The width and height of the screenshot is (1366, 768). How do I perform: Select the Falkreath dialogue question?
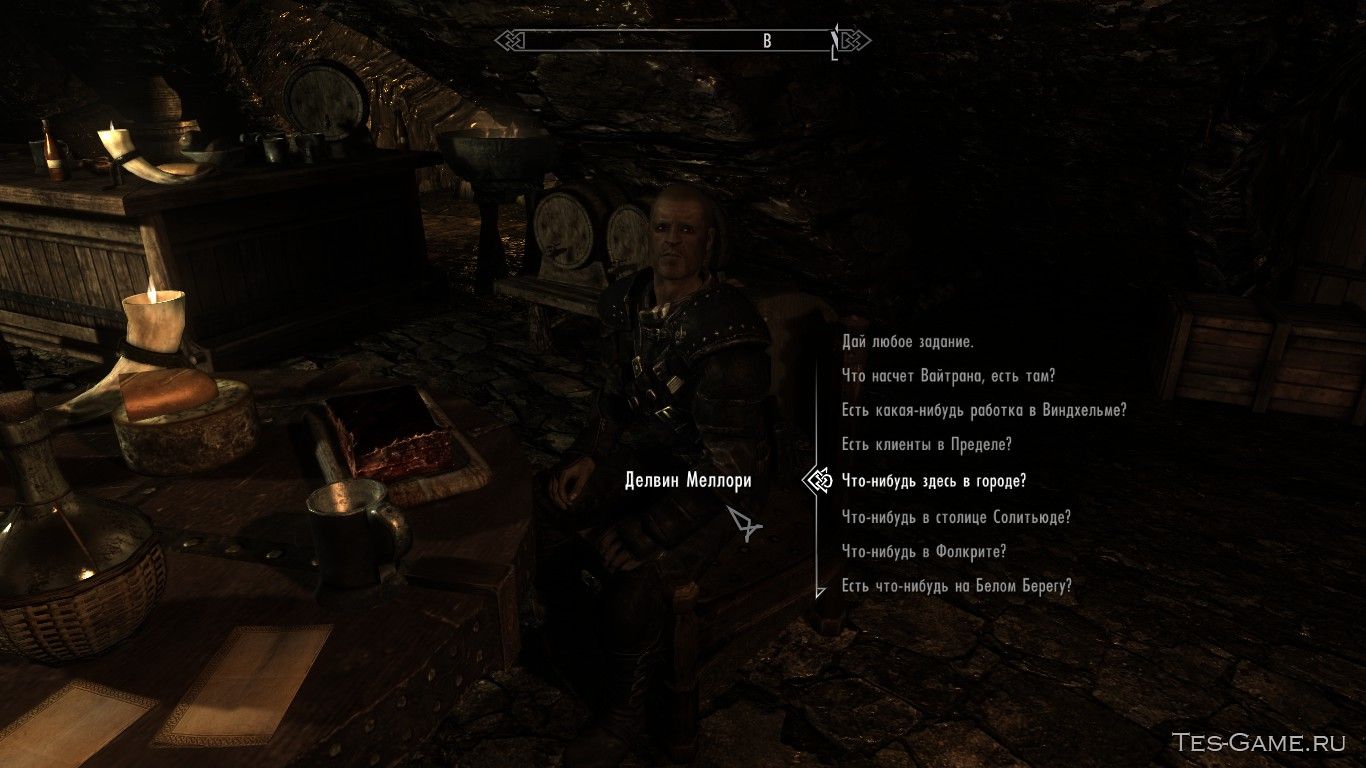[x=924, y=550]
